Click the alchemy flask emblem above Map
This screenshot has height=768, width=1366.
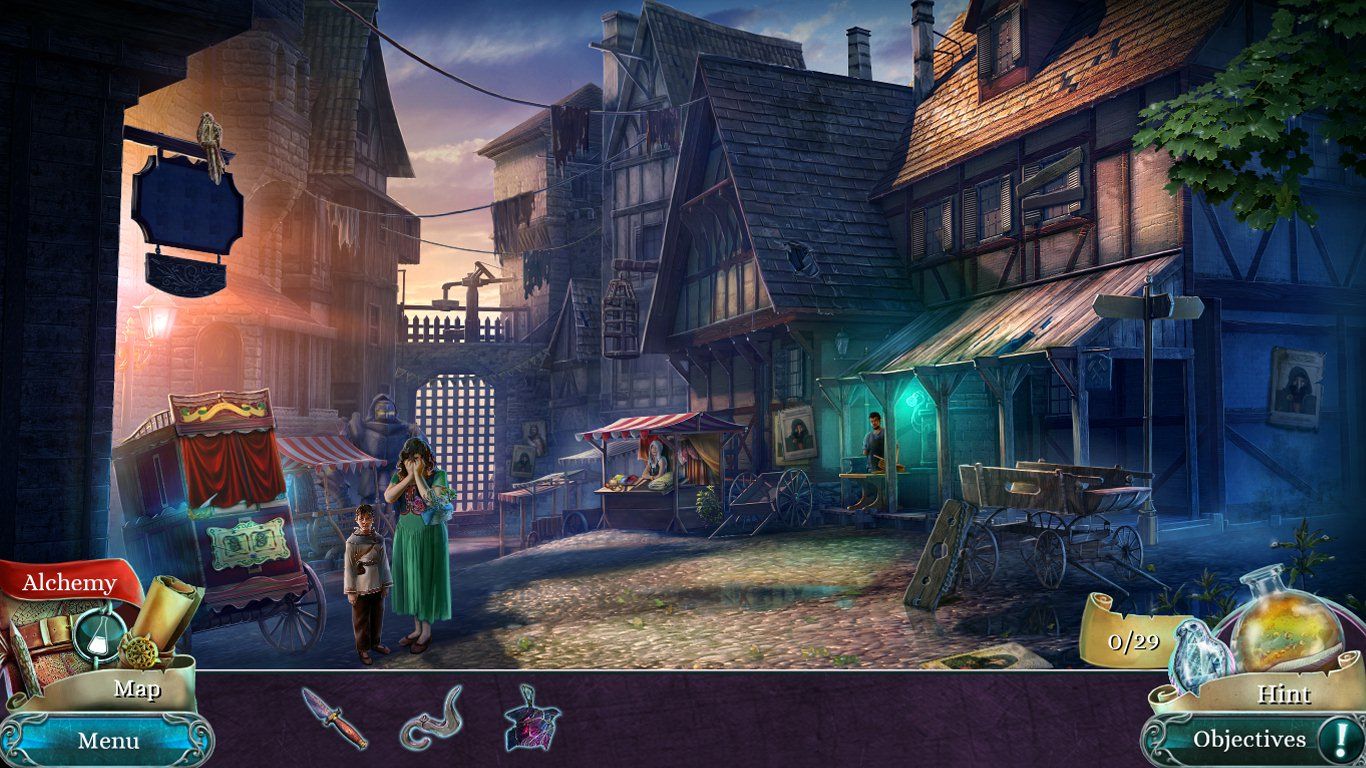94,637
